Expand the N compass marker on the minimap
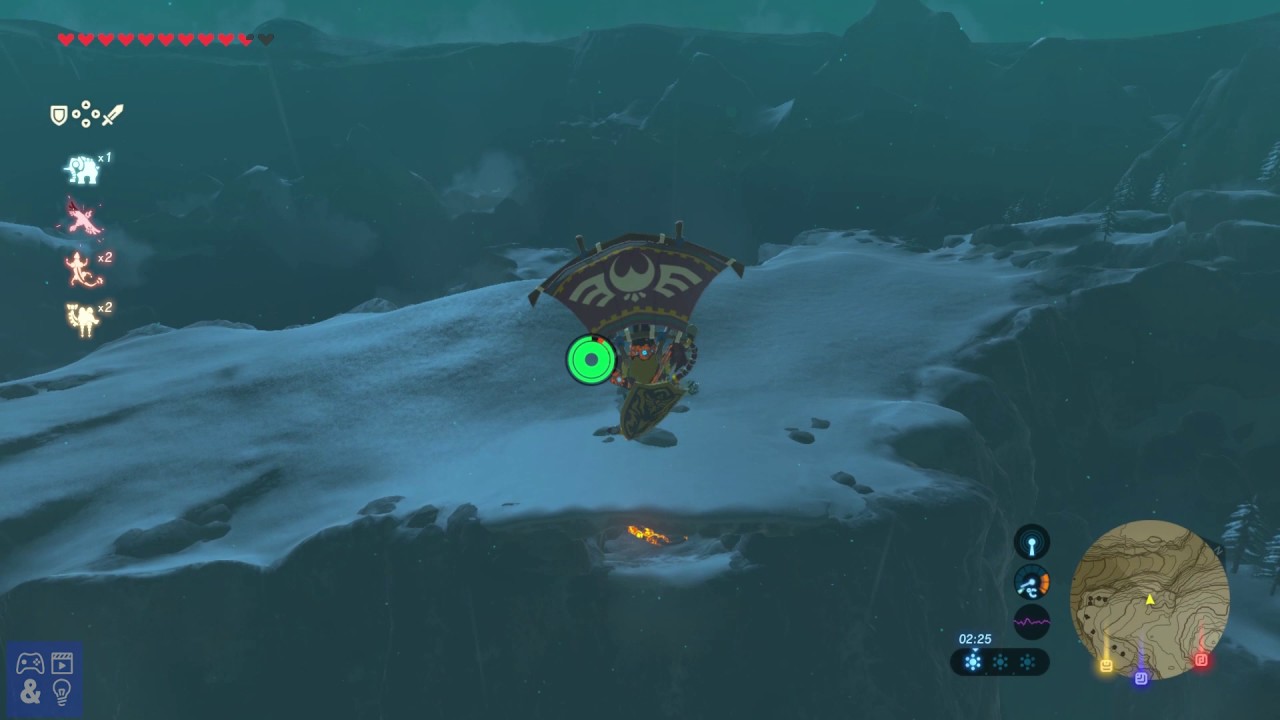This screenshot has height=720, width=1280. pos(1219,548)
